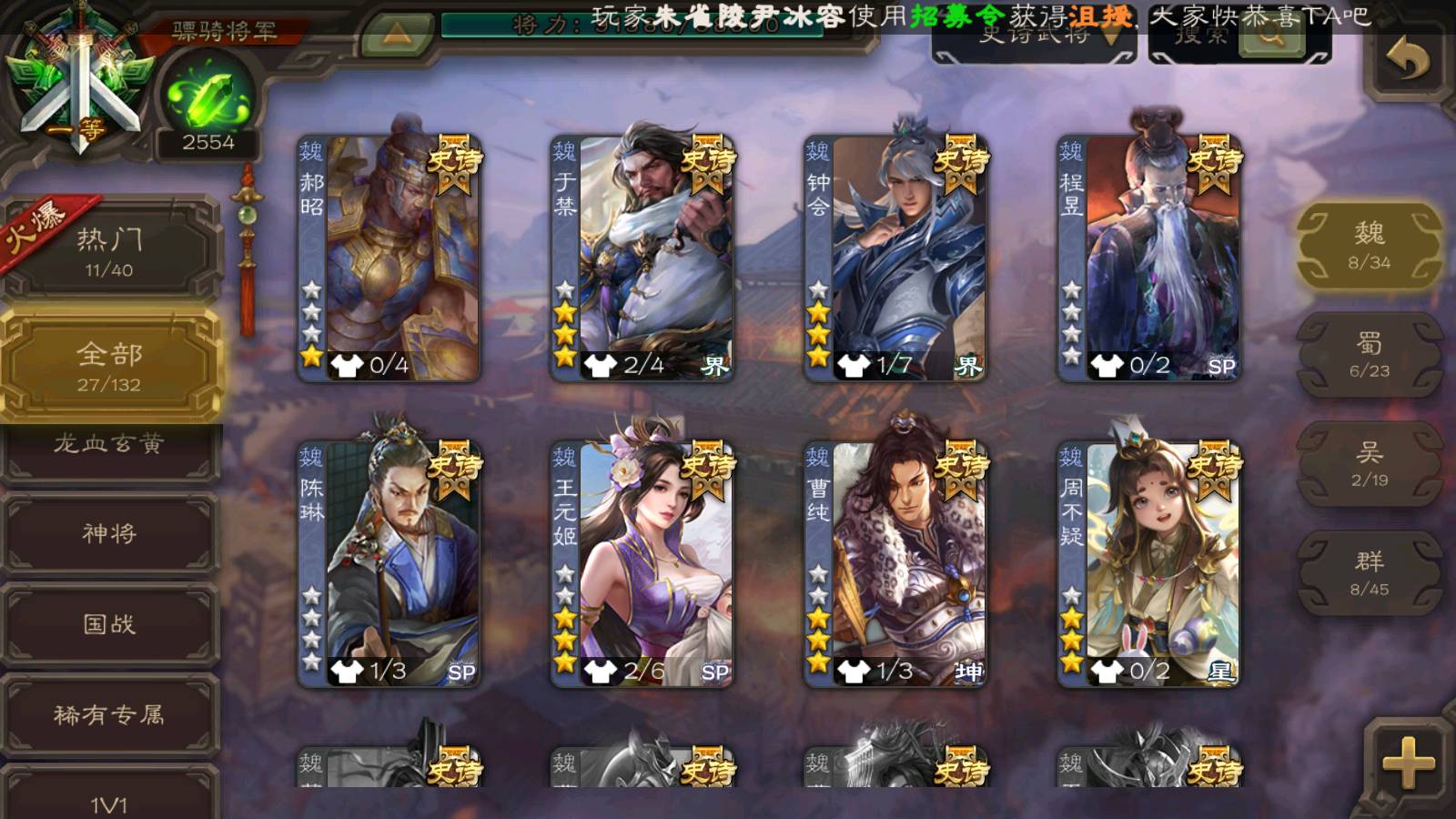Choose the 于禁 hero card

pyautogui.click(x=642, y=258)
